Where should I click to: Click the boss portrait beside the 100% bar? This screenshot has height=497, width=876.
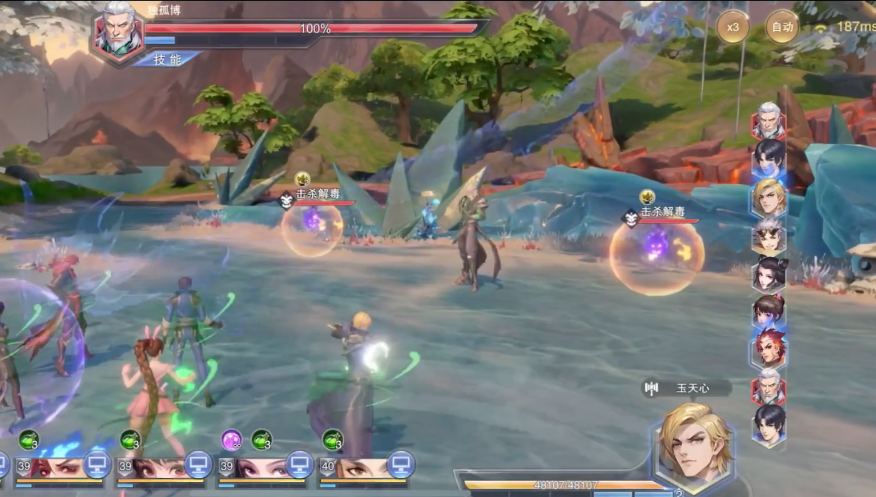point(117,33)
